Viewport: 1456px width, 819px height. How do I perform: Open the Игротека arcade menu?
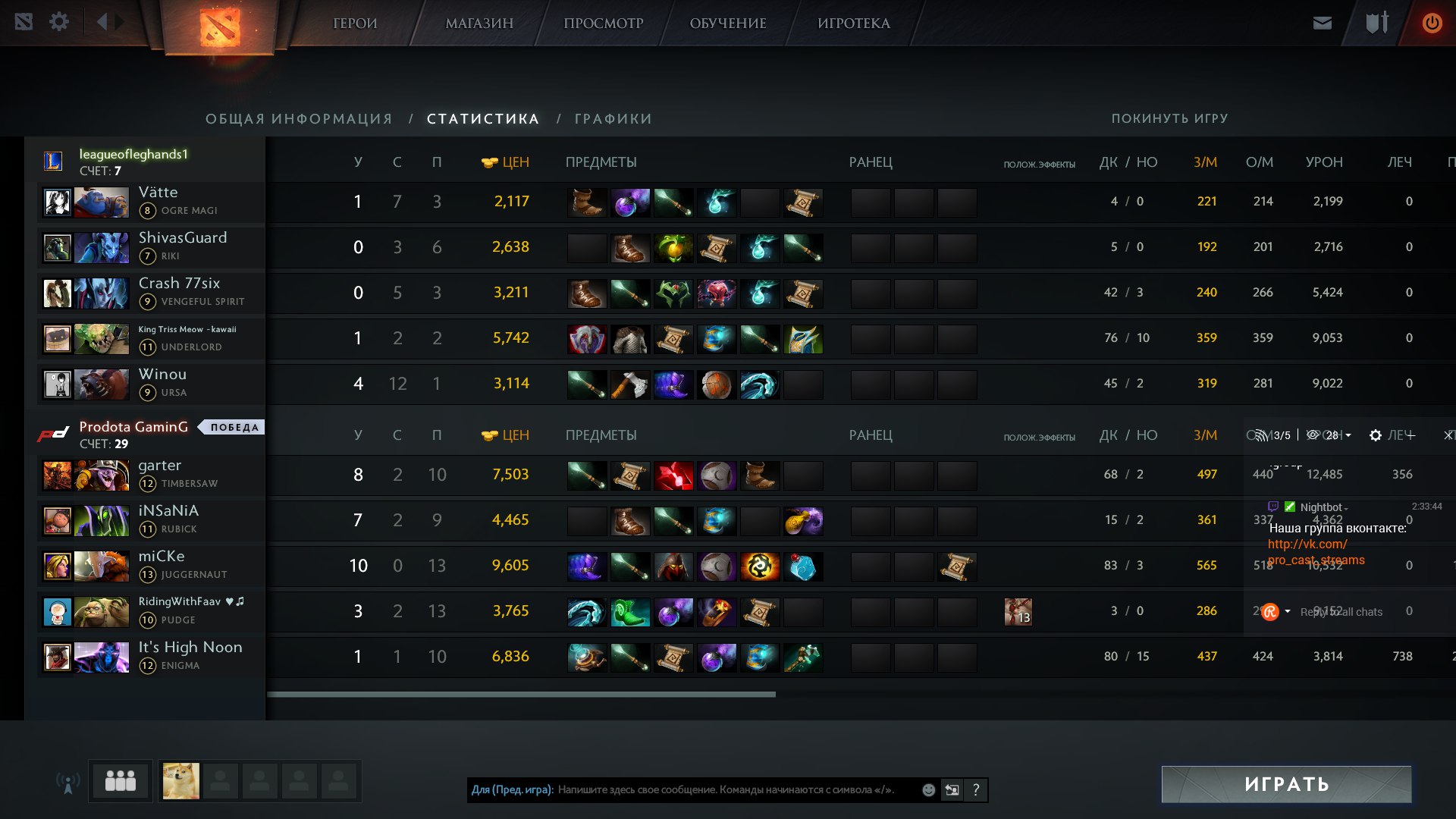pos(854,24)
